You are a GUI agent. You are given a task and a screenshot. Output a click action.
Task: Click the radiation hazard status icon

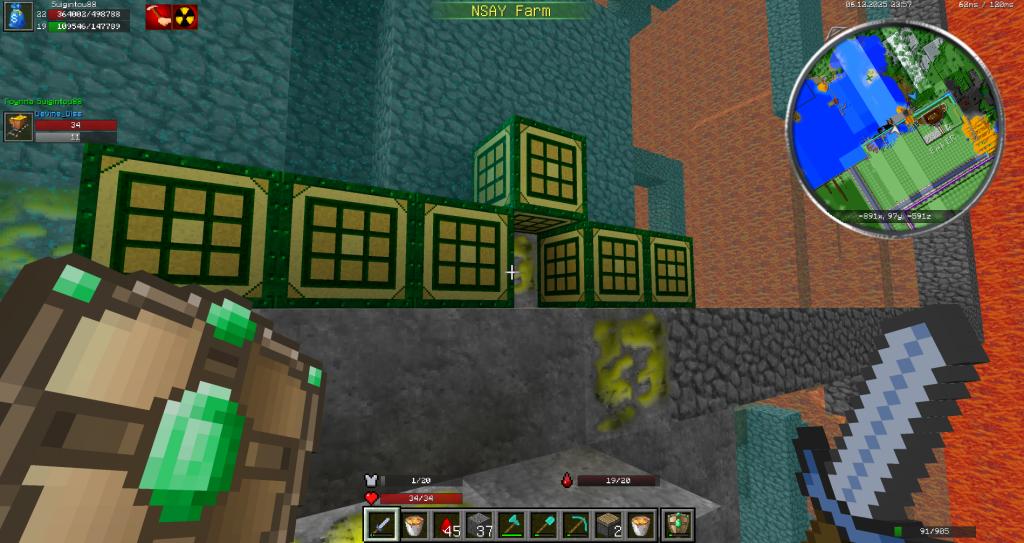click(185, 16)
